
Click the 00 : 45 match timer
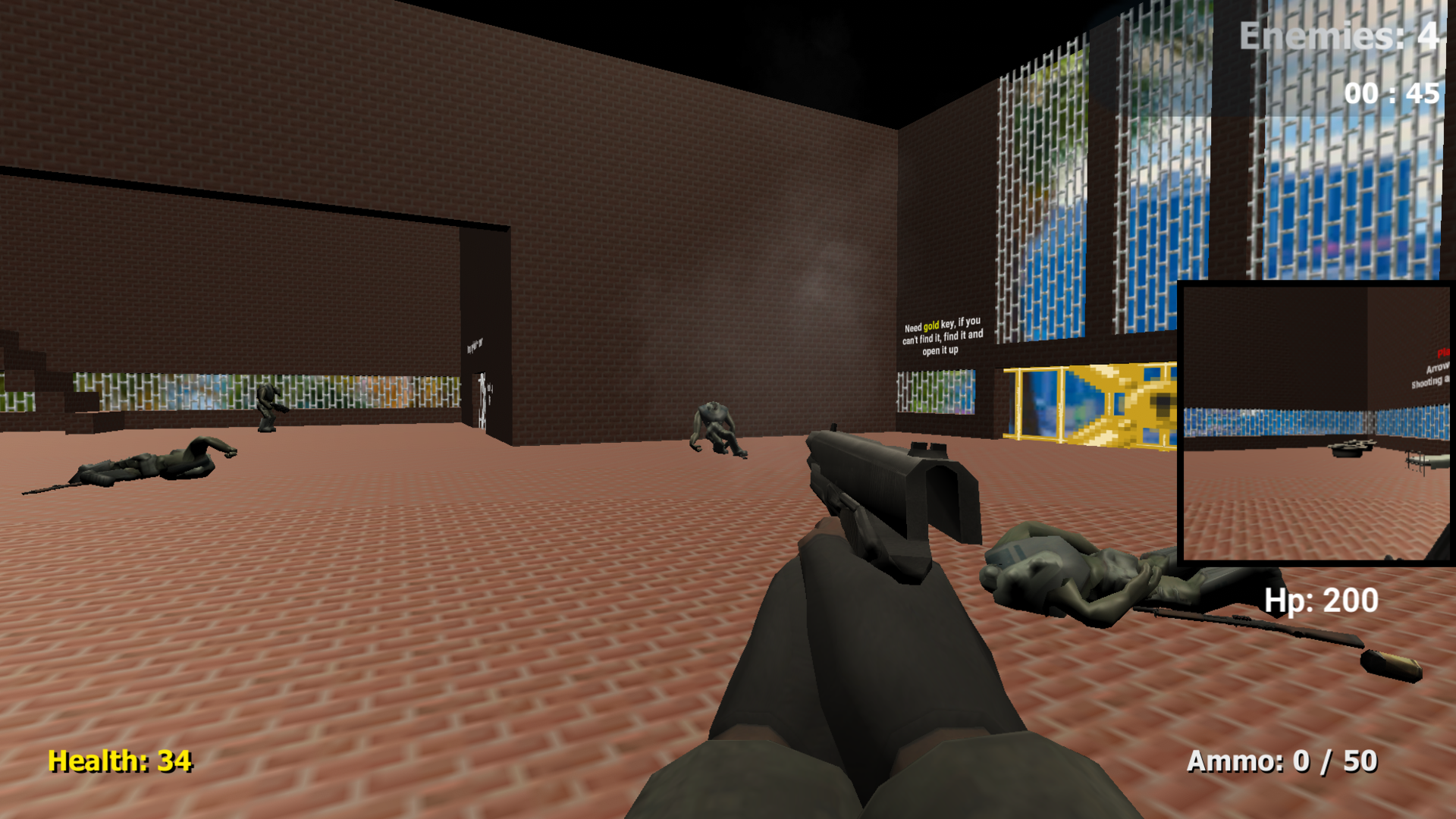click(x=1389, y=95)
